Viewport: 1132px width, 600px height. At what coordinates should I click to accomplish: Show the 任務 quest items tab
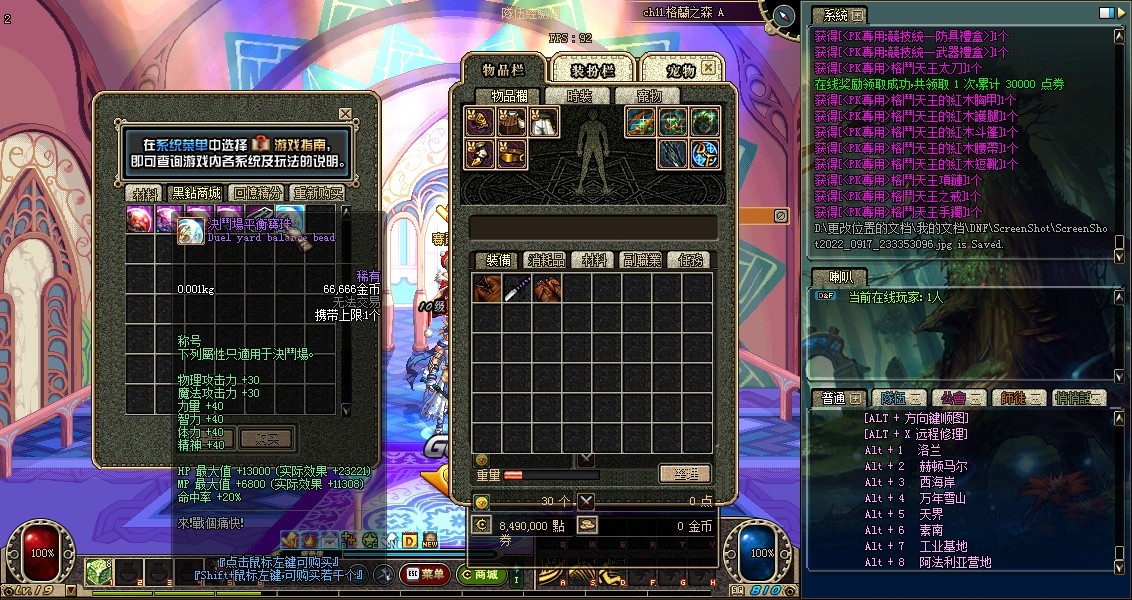690,260
